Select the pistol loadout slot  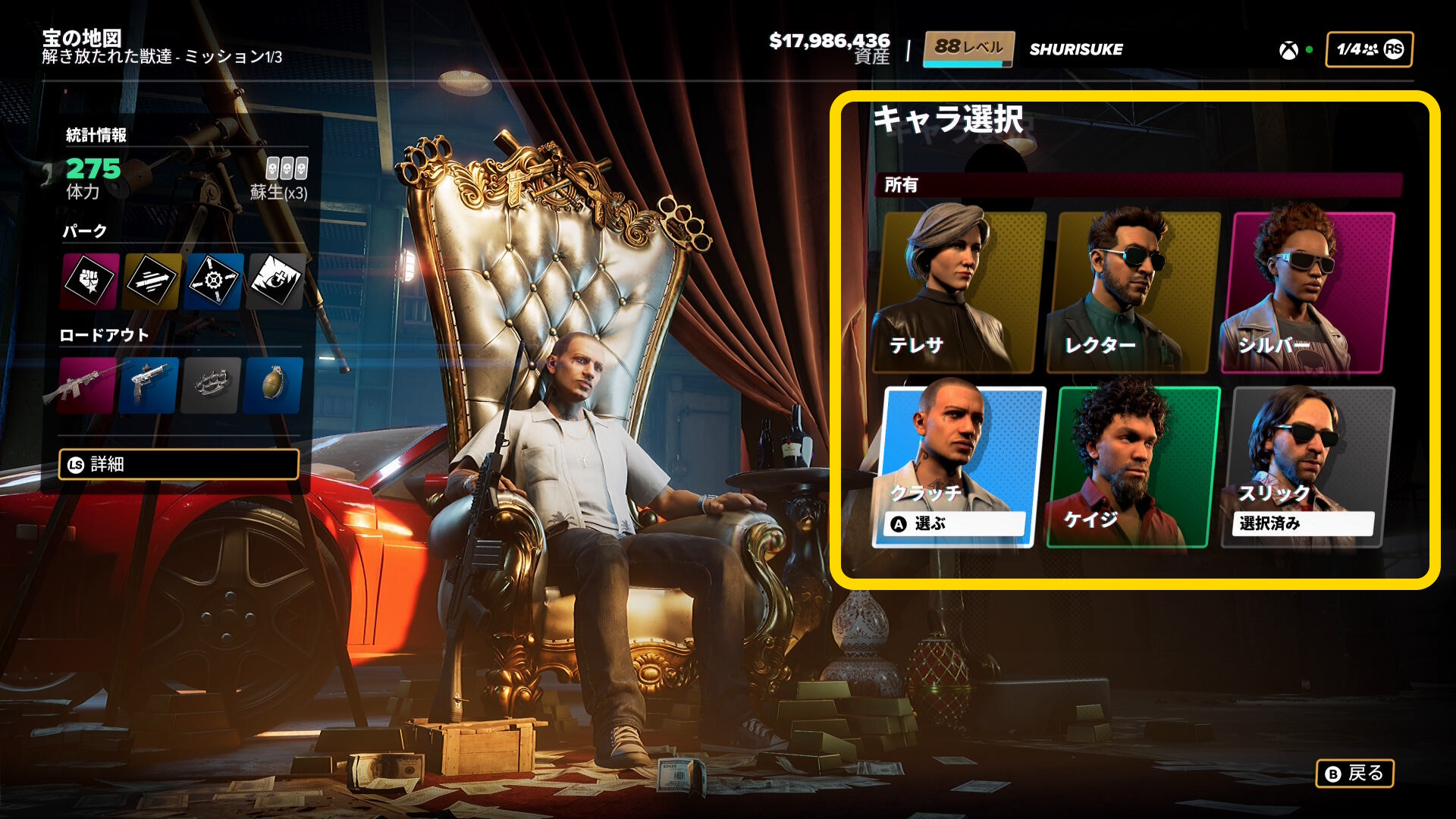[x=149, y=385]
